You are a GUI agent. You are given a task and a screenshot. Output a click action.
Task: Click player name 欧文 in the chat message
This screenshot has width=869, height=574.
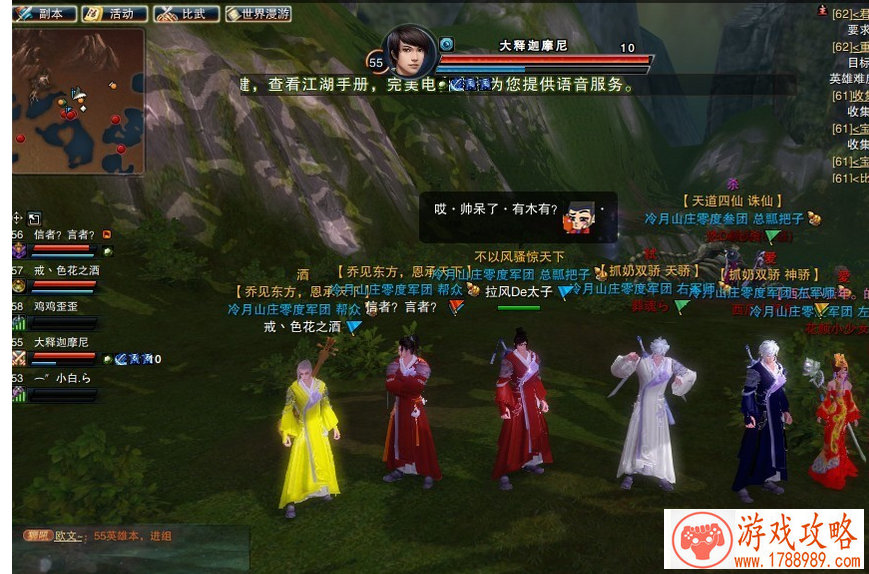pos(67,536)
